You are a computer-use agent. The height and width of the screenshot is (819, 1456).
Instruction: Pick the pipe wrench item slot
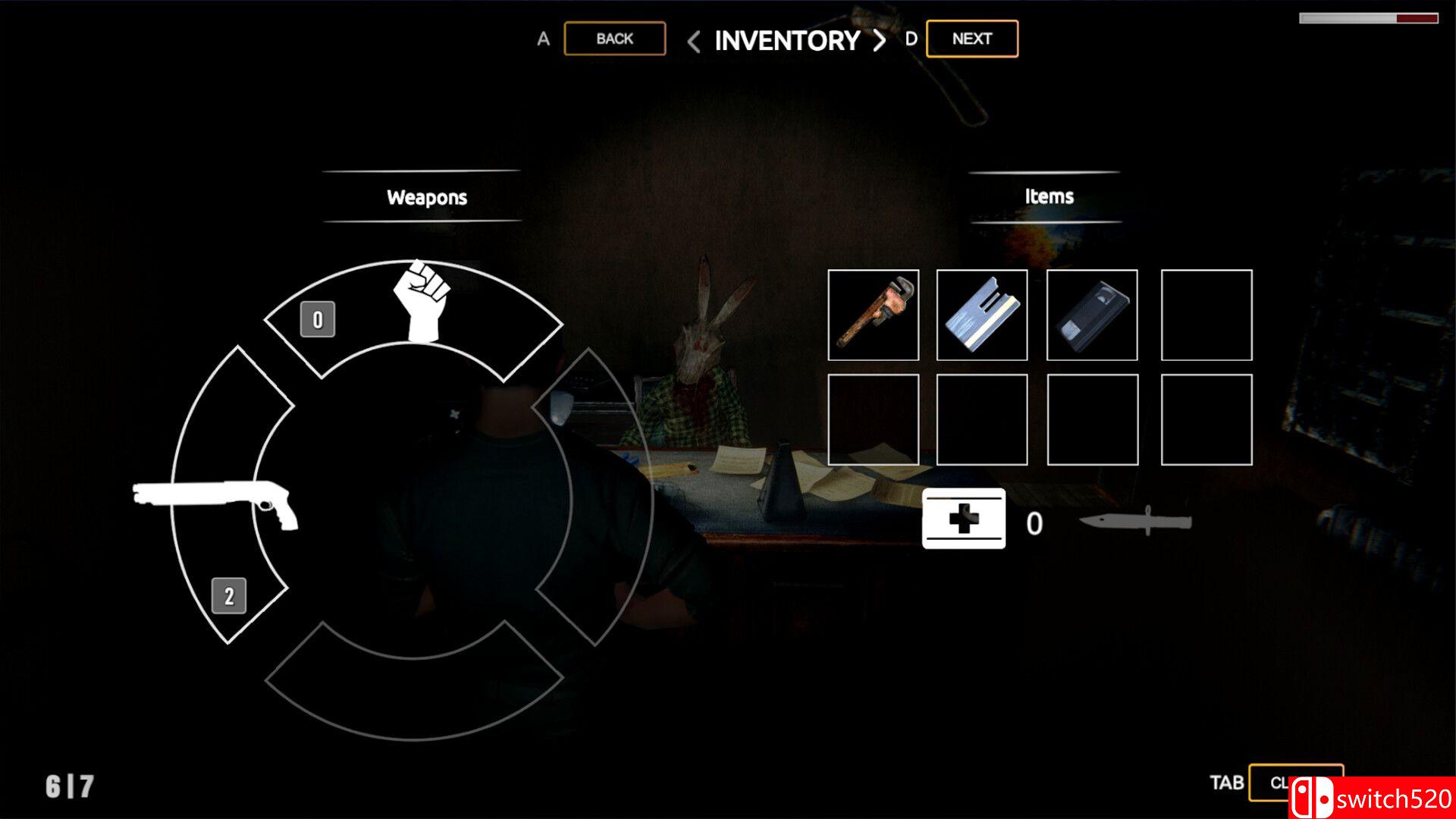[x=873, y=315]
